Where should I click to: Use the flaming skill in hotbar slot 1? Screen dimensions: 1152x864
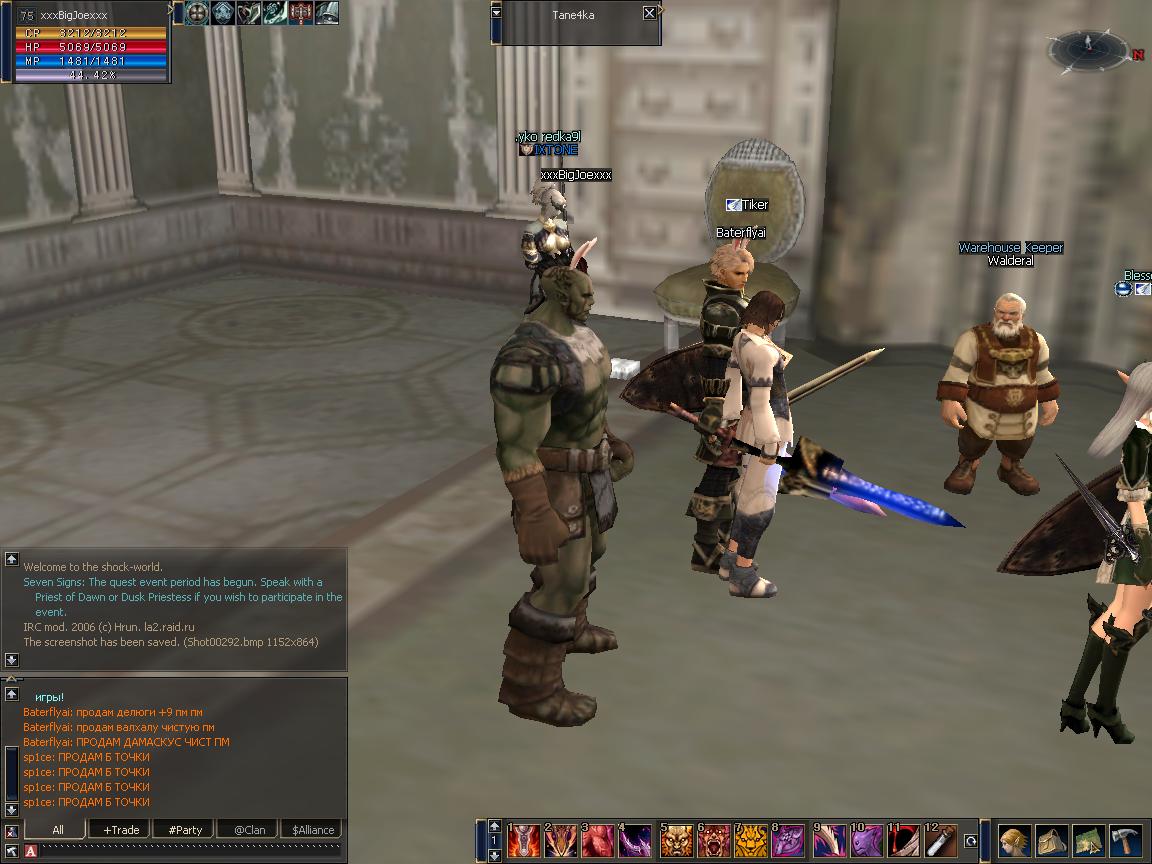click(x=523, y=841)
